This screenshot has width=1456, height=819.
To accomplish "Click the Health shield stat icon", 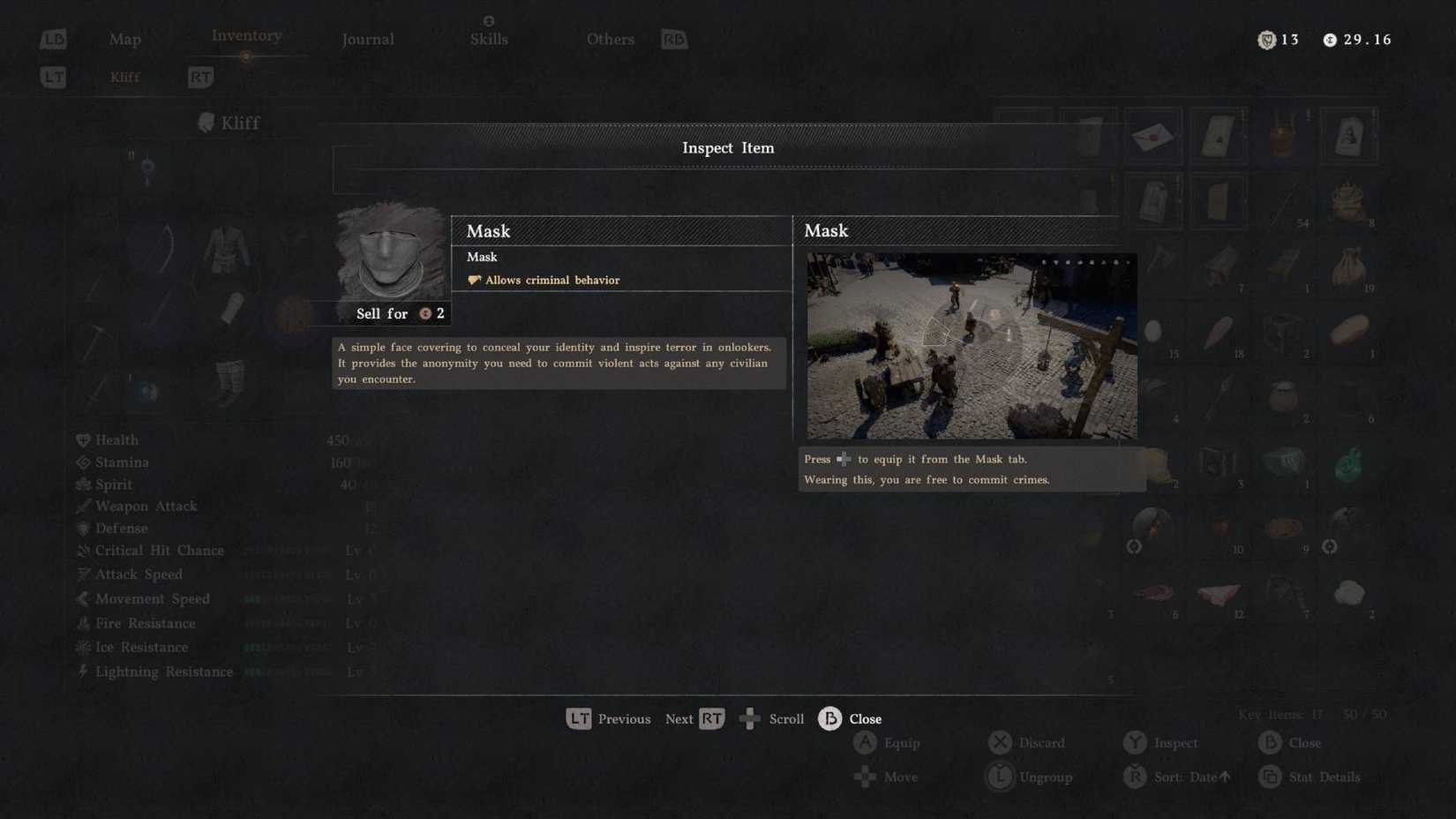I will pos(83,439).
